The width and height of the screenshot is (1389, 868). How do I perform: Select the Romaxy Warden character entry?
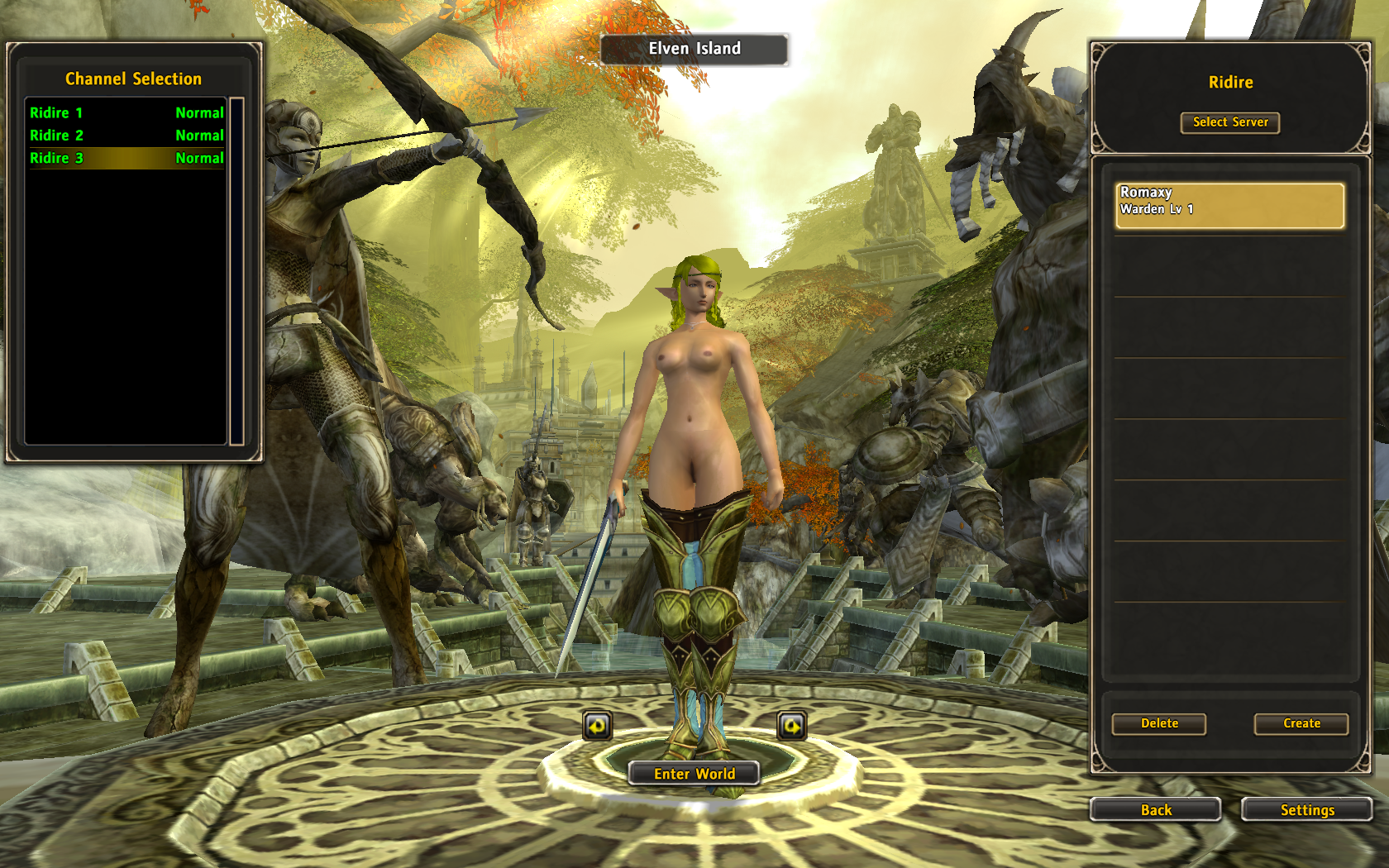(1229, 205)
